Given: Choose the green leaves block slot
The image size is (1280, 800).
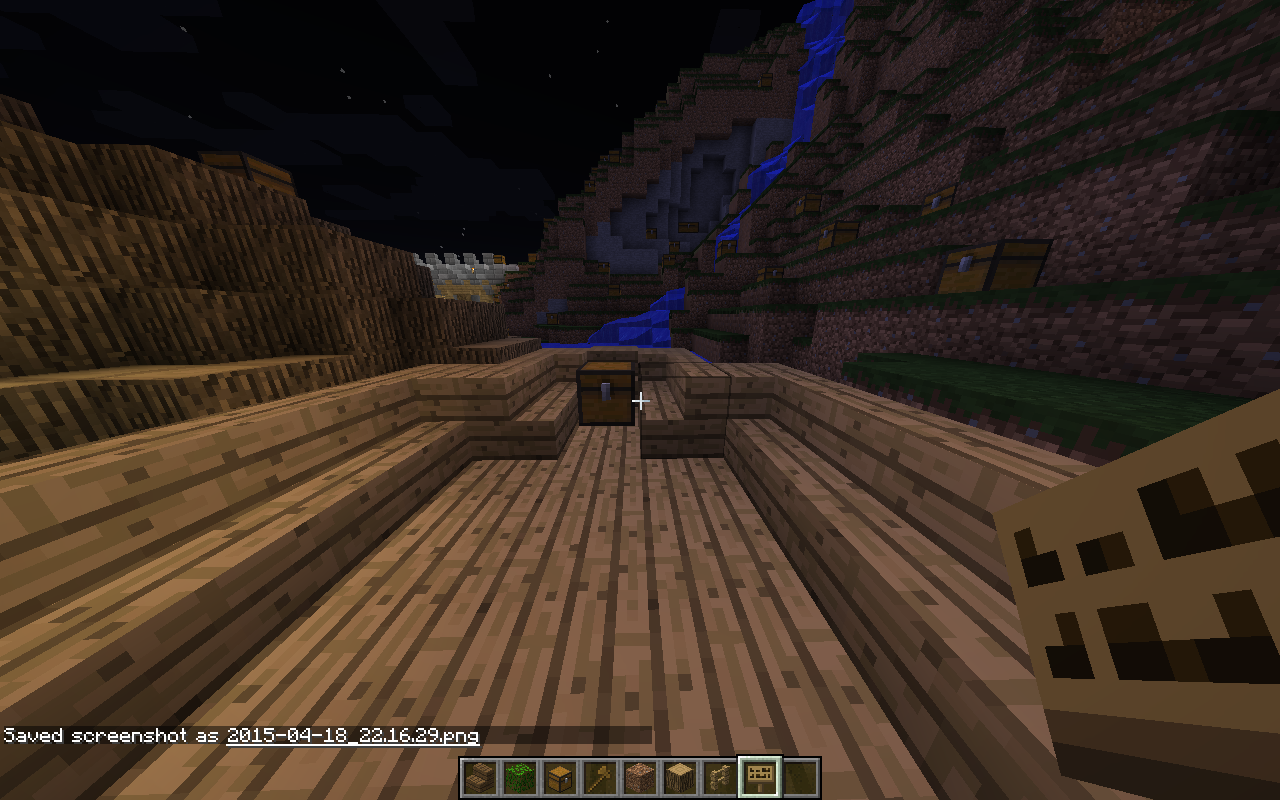Looking at the screenshot, I should (x=519, y=777).
